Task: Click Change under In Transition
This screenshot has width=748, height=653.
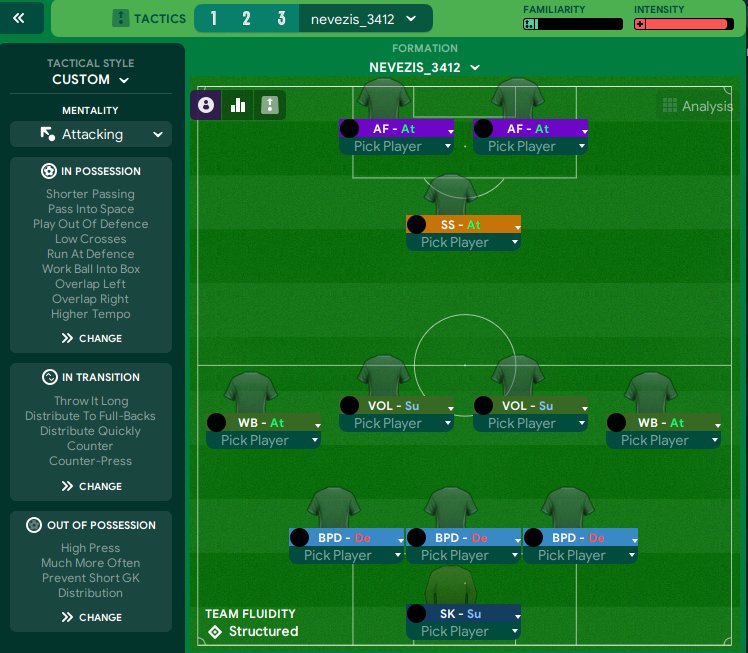Action: tap(91, 486)
